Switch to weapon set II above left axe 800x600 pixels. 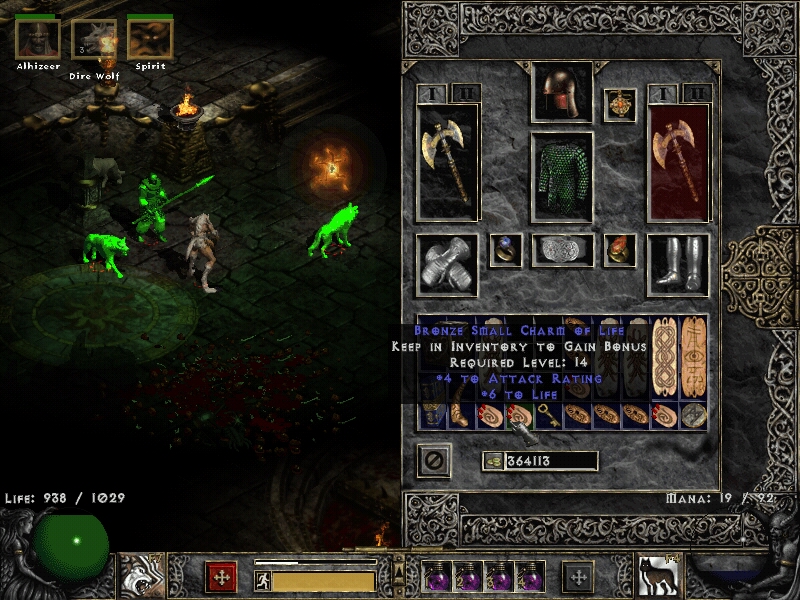click(466, 93)
